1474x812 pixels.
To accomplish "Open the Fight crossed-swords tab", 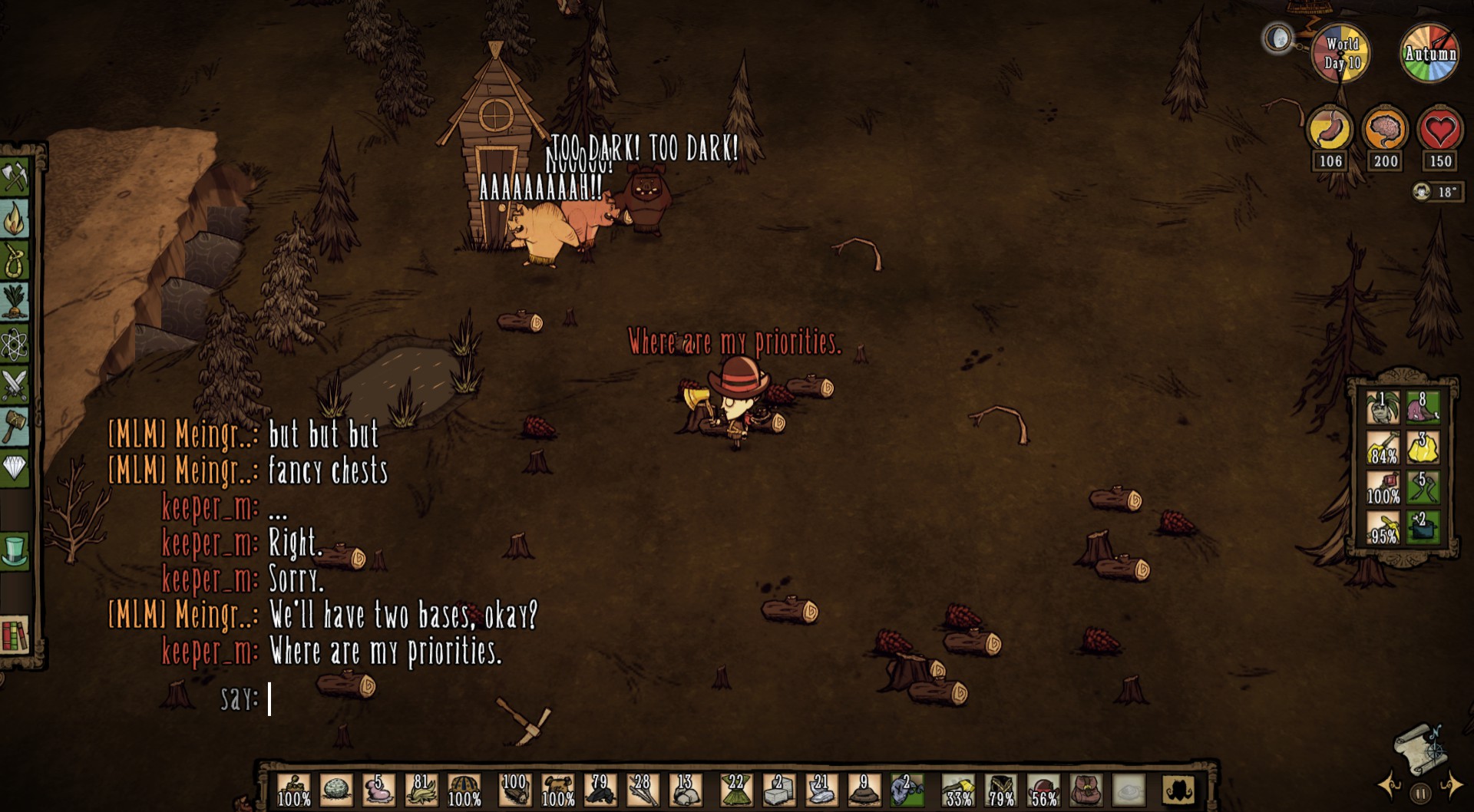I will [x=15, y=385].
